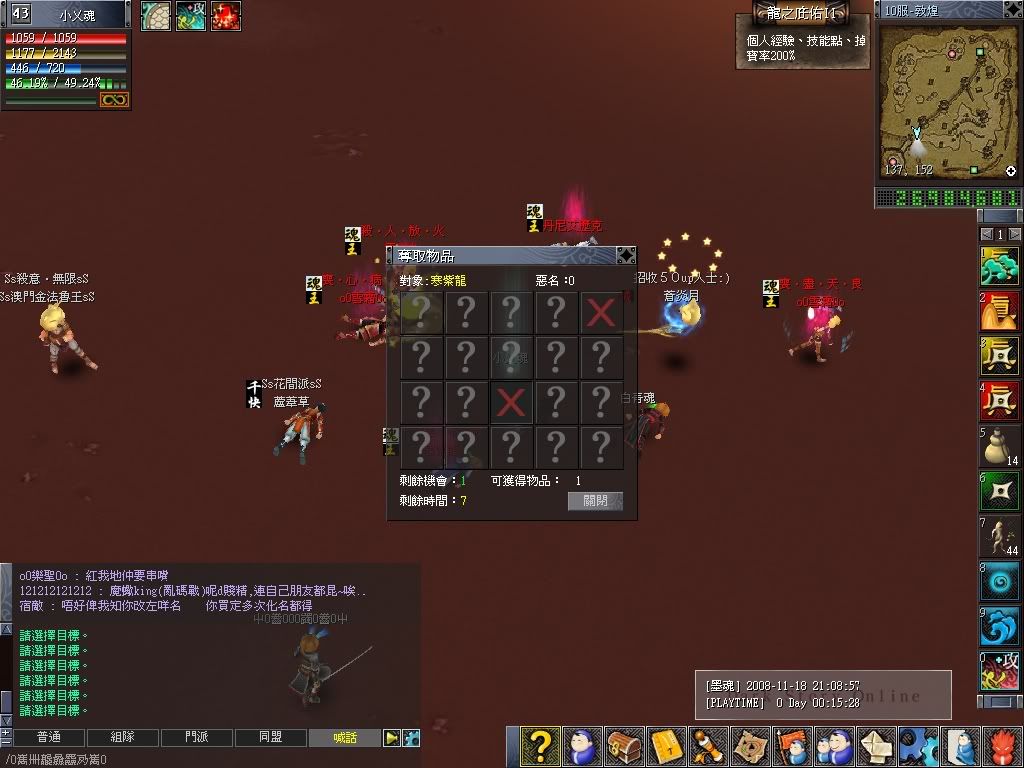Click the X in the loot window title bar
1024x768 pixels.
point(625,255)
